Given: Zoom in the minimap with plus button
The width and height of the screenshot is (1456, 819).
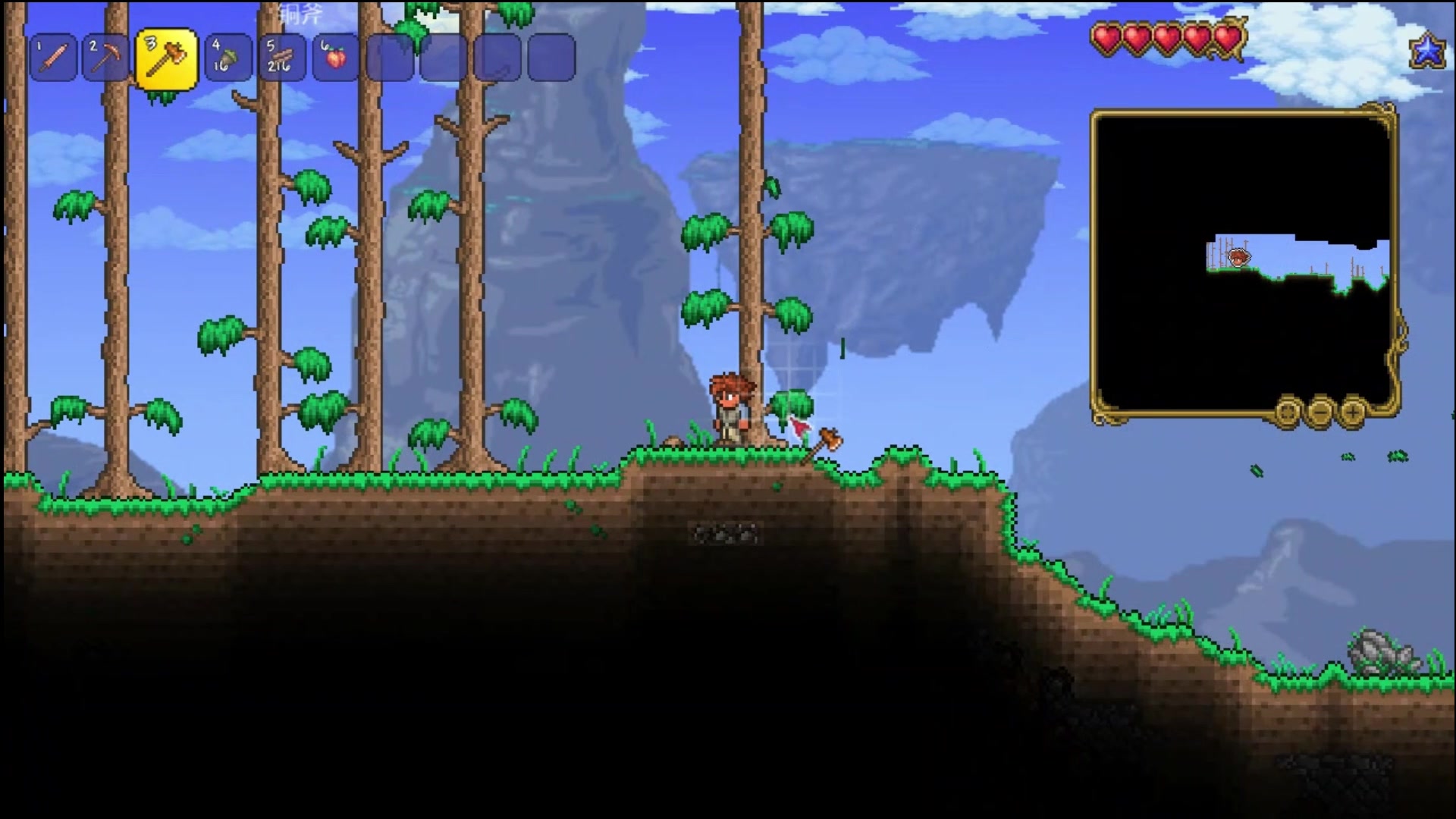Looking at the screenshot, I should (1353, 413).
